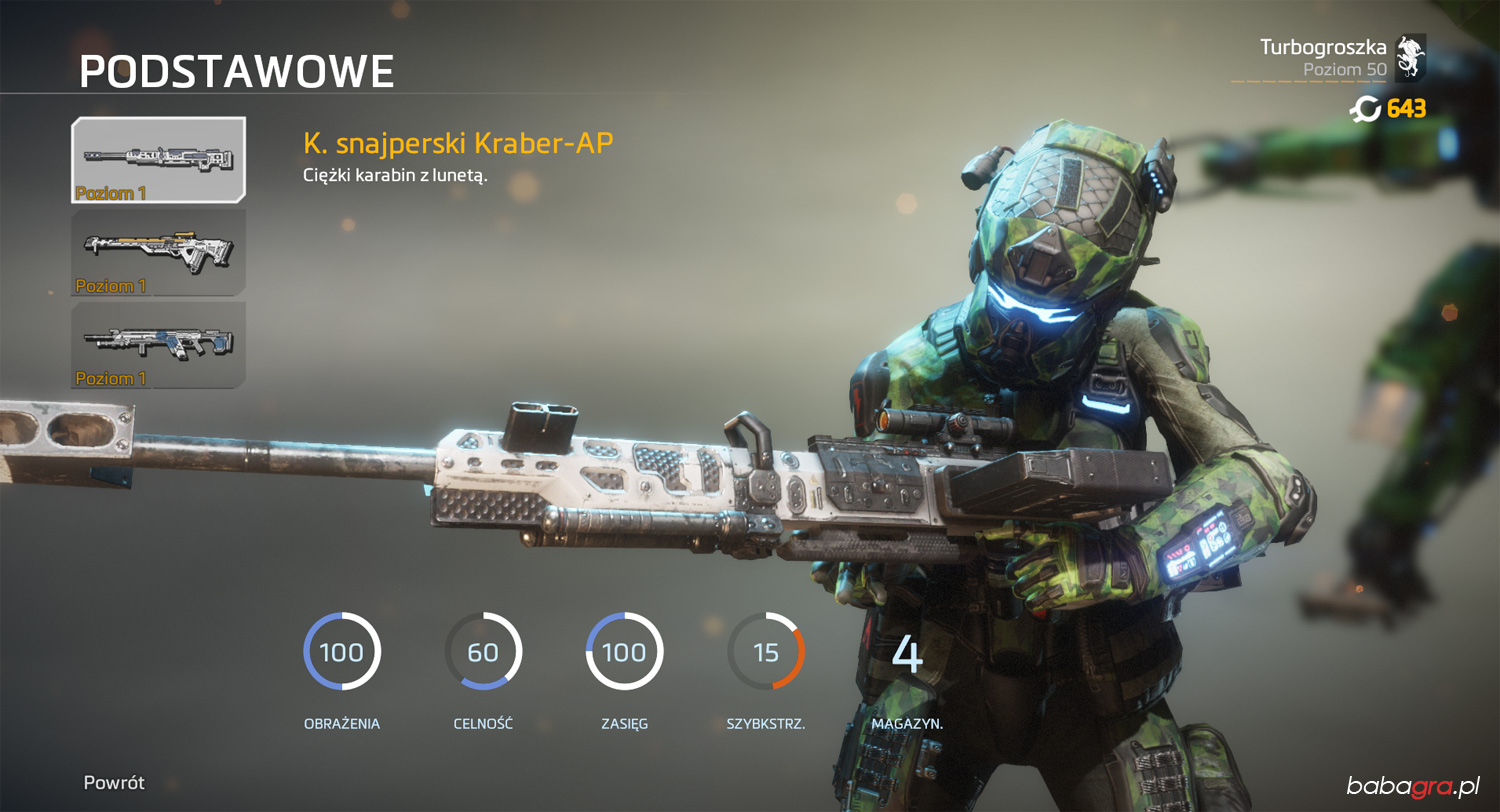
Task: Go back with the Powrót button
Action: coord(114,783)
